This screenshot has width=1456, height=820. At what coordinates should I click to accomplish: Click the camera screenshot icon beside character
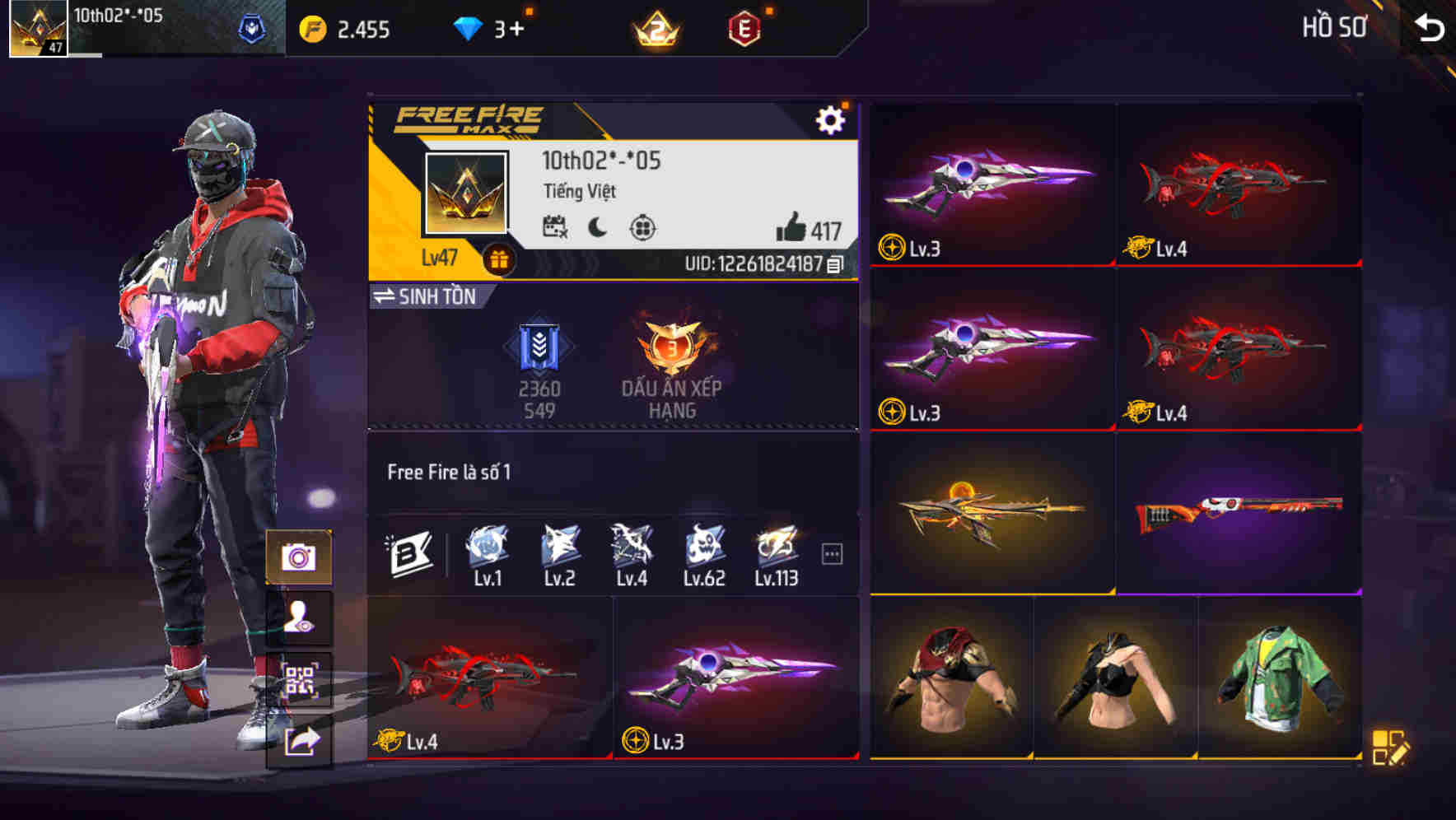click(301, 558)
